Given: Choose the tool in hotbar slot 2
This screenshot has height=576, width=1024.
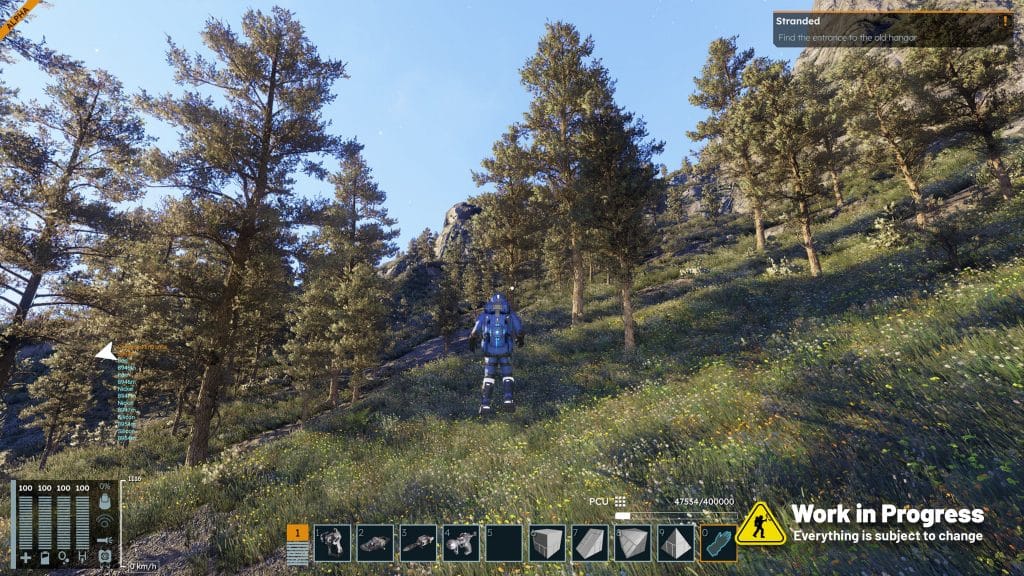Looking at the screenshot, I should [375, 543].
